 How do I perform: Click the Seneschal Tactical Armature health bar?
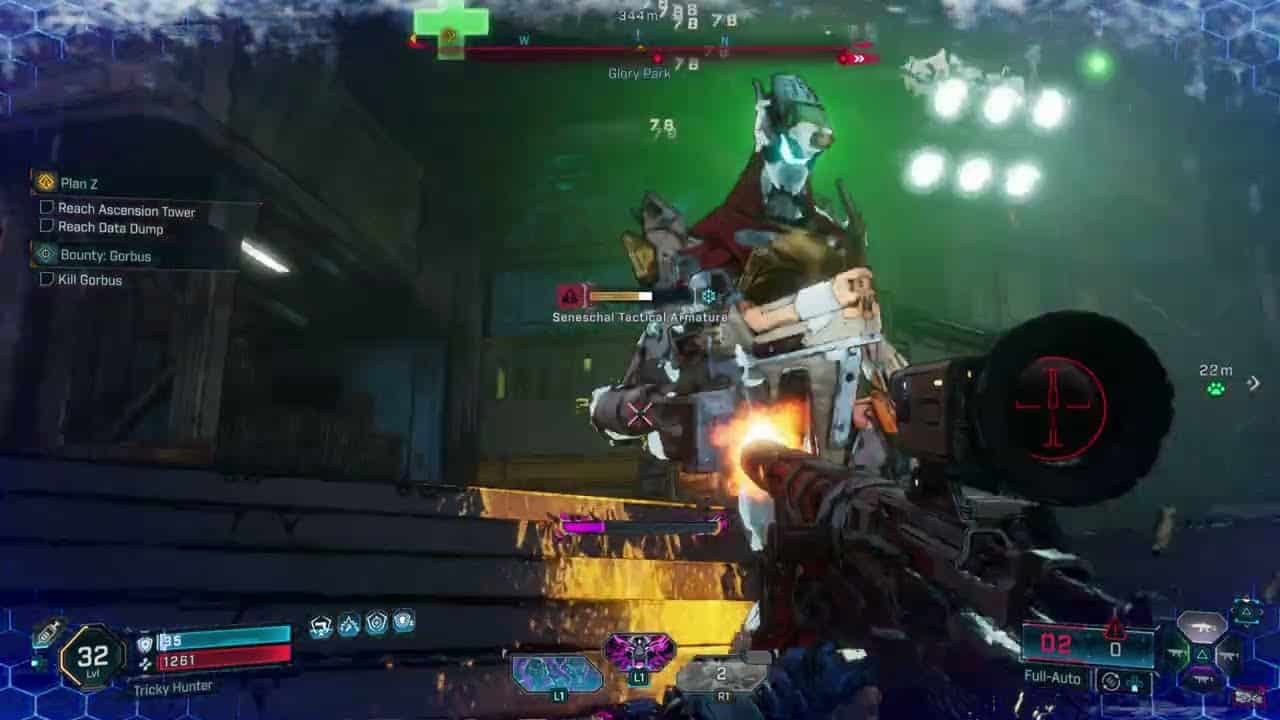click(x=620, y=296)
